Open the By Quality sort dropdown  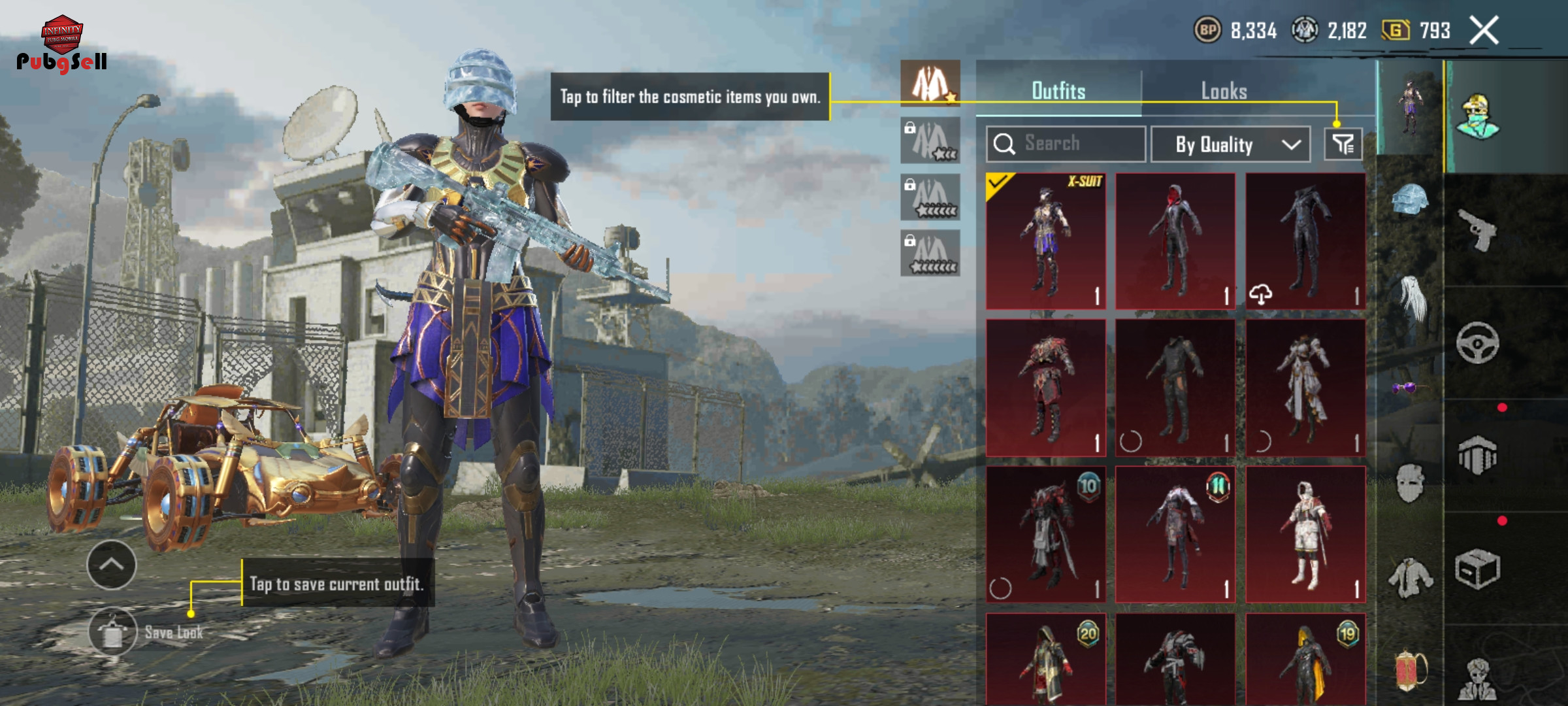[x=1230, y=144]
